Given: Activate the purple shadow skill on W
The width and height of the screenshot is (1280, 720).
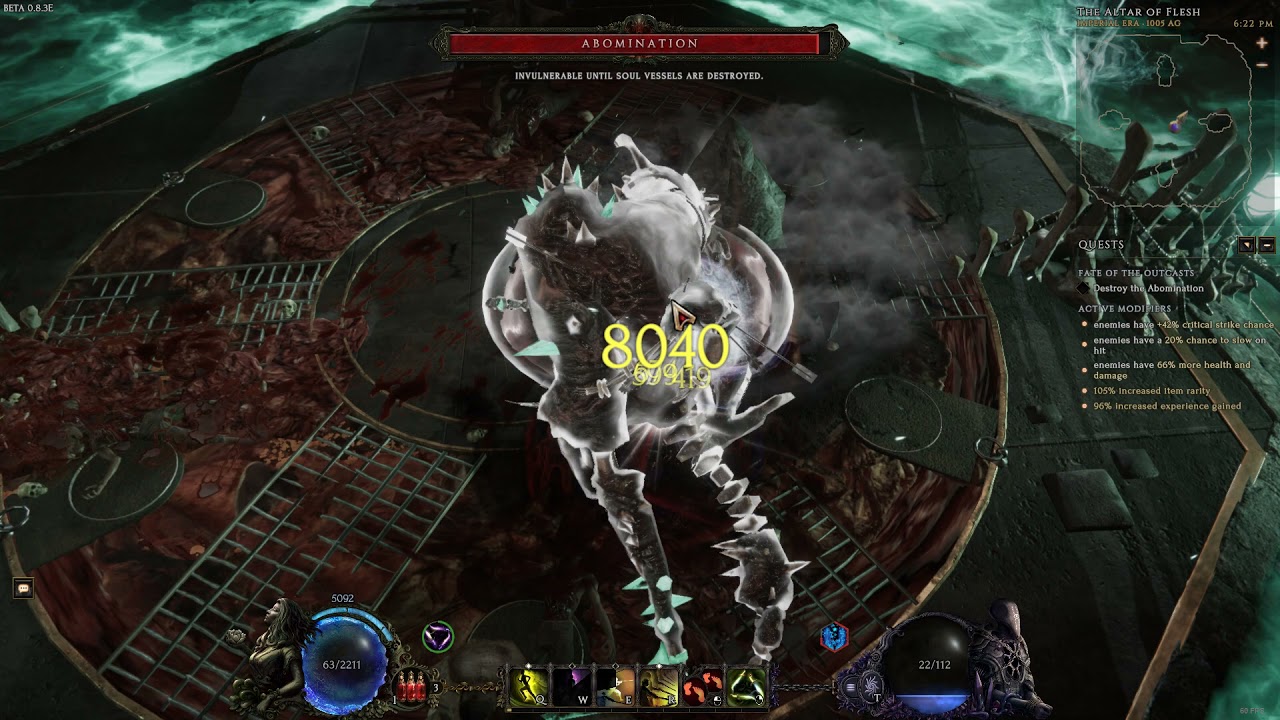Looking at the screenshot, I should [x=572, y=686].
